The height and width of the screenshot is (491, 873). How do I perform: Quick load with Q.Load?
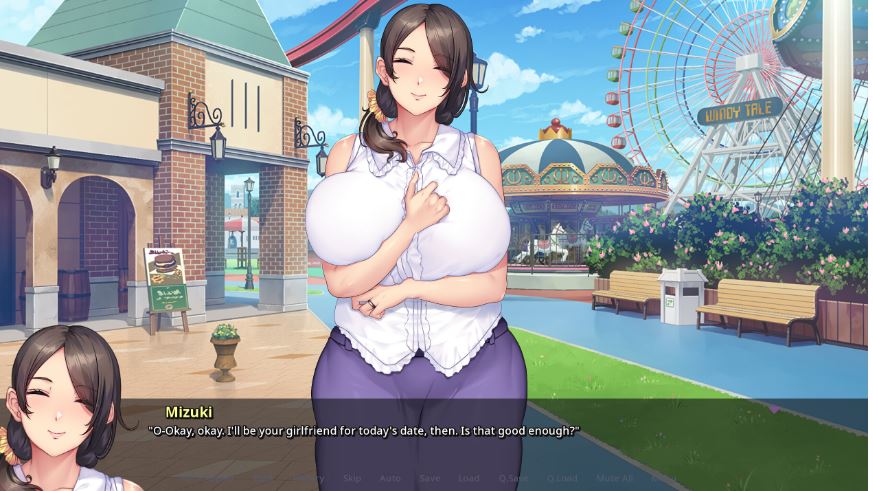562,478
